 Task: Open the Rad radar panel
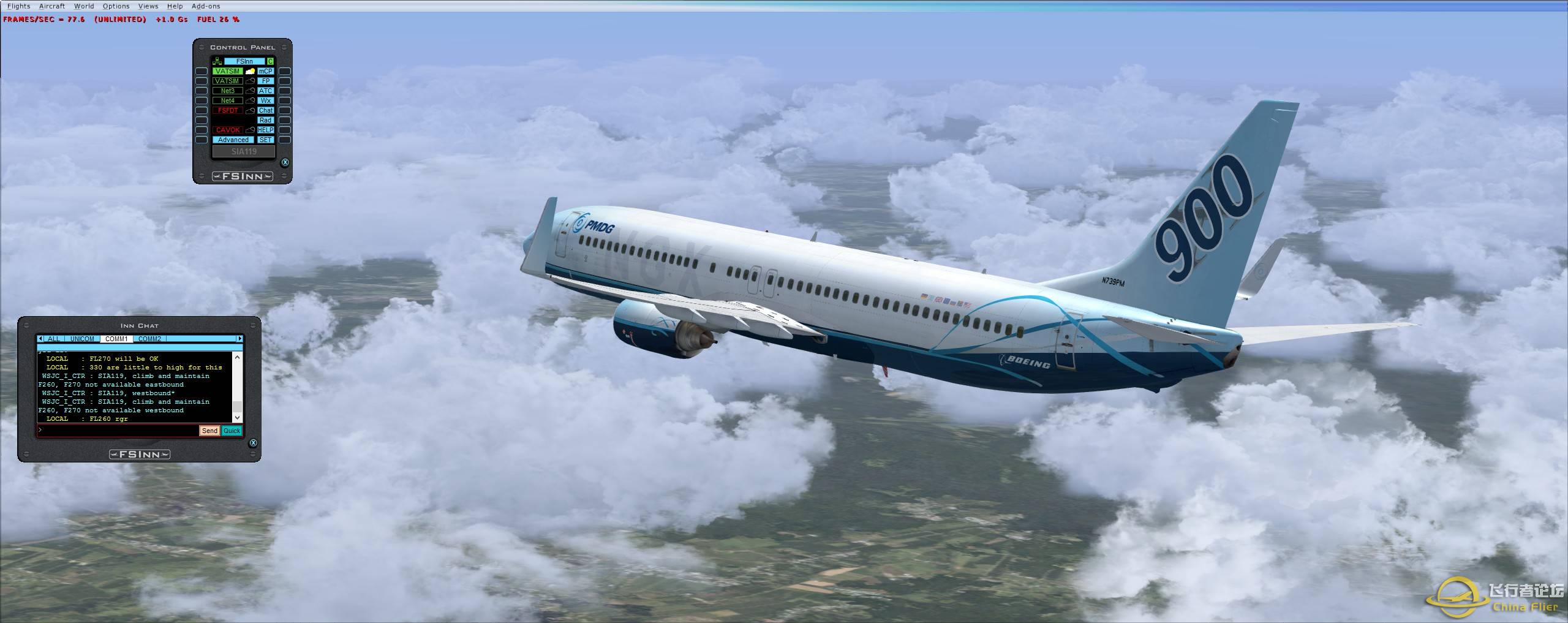pyautogui.click(x=266, y=120)
